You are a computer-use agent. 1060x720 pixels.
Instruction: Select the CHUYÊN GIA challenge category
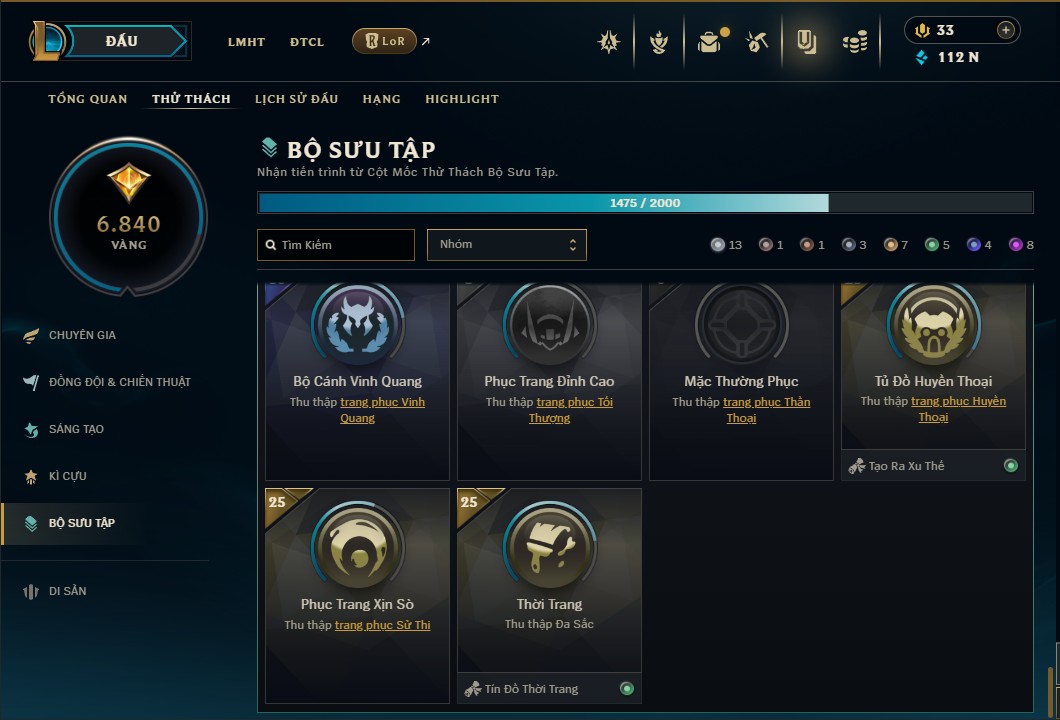83,335
